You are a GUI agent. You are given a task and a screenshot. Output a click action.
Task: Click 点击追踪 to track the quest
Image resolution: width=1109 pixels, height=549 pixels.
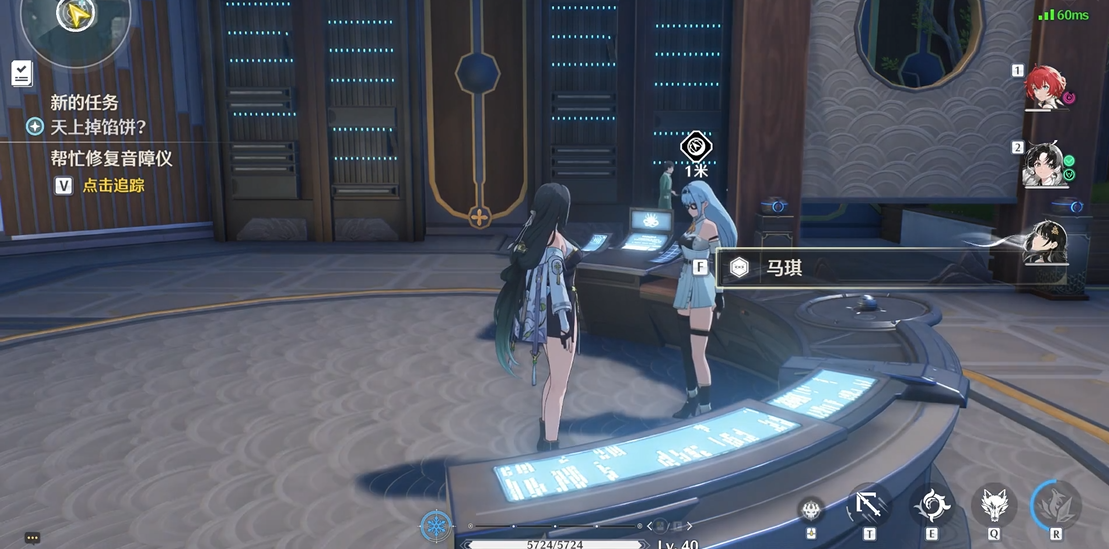[113, 185]
